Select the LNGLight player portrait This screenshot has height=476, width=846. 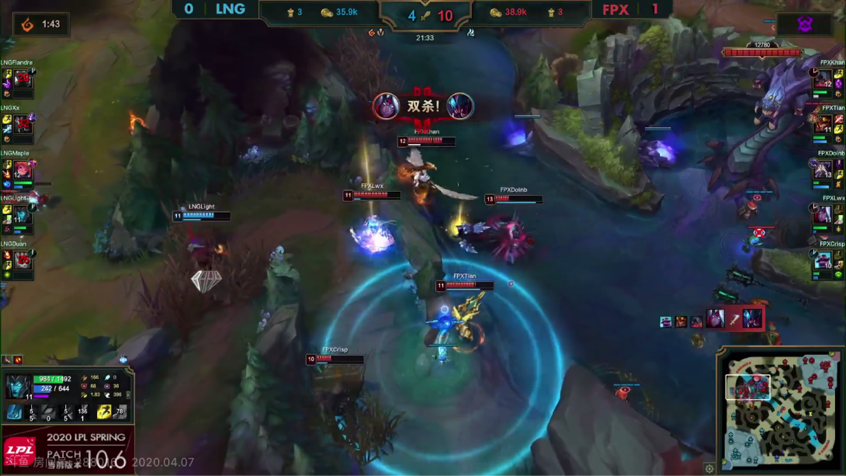point(23,217)
